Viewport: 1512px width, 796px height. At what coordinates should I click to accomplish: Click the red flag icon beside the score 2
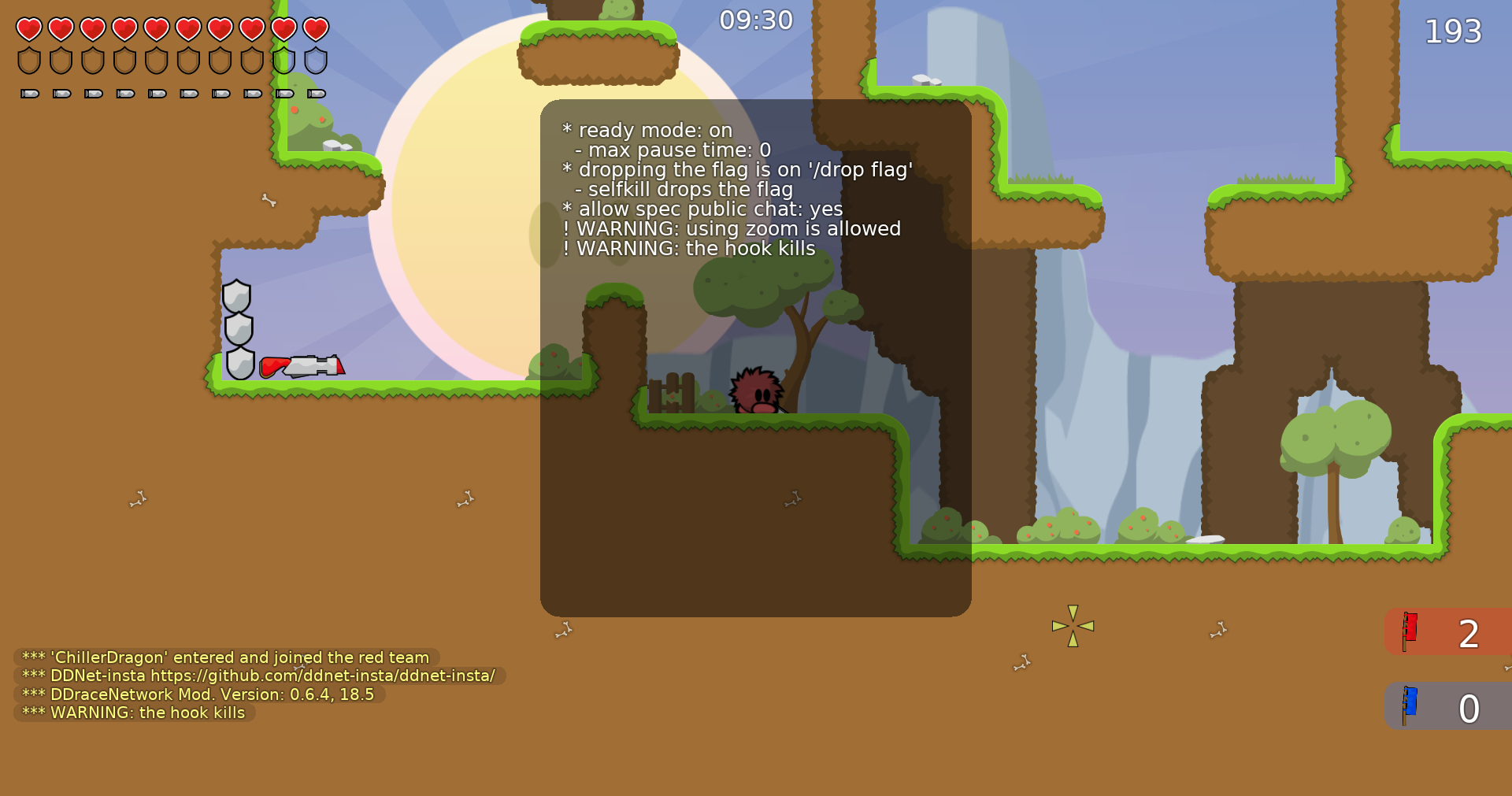tap(1410, 631)
